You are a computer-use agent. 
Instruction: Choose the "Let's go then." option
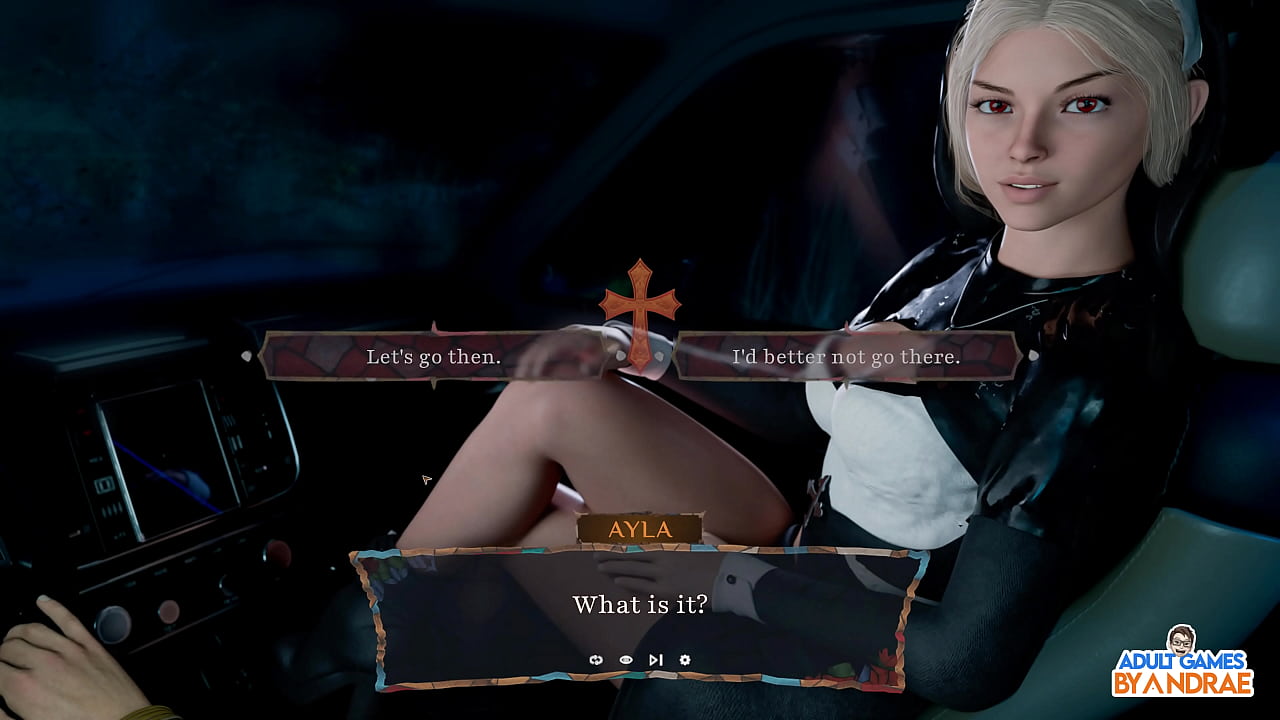click(430, 355)
